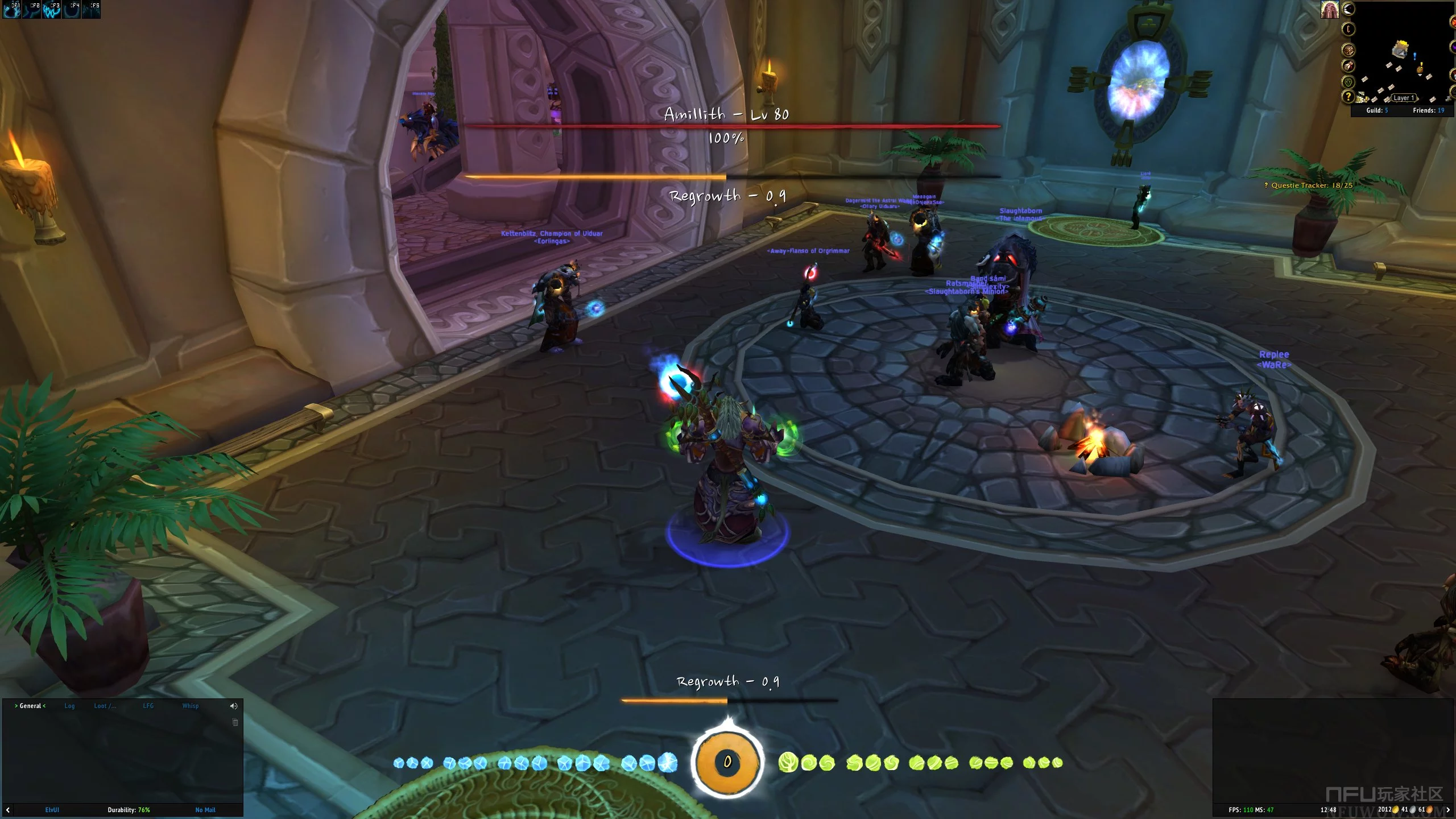Check the Durability 76% indicator
This screenshot has height=819, width=1456.
[129, 810]
